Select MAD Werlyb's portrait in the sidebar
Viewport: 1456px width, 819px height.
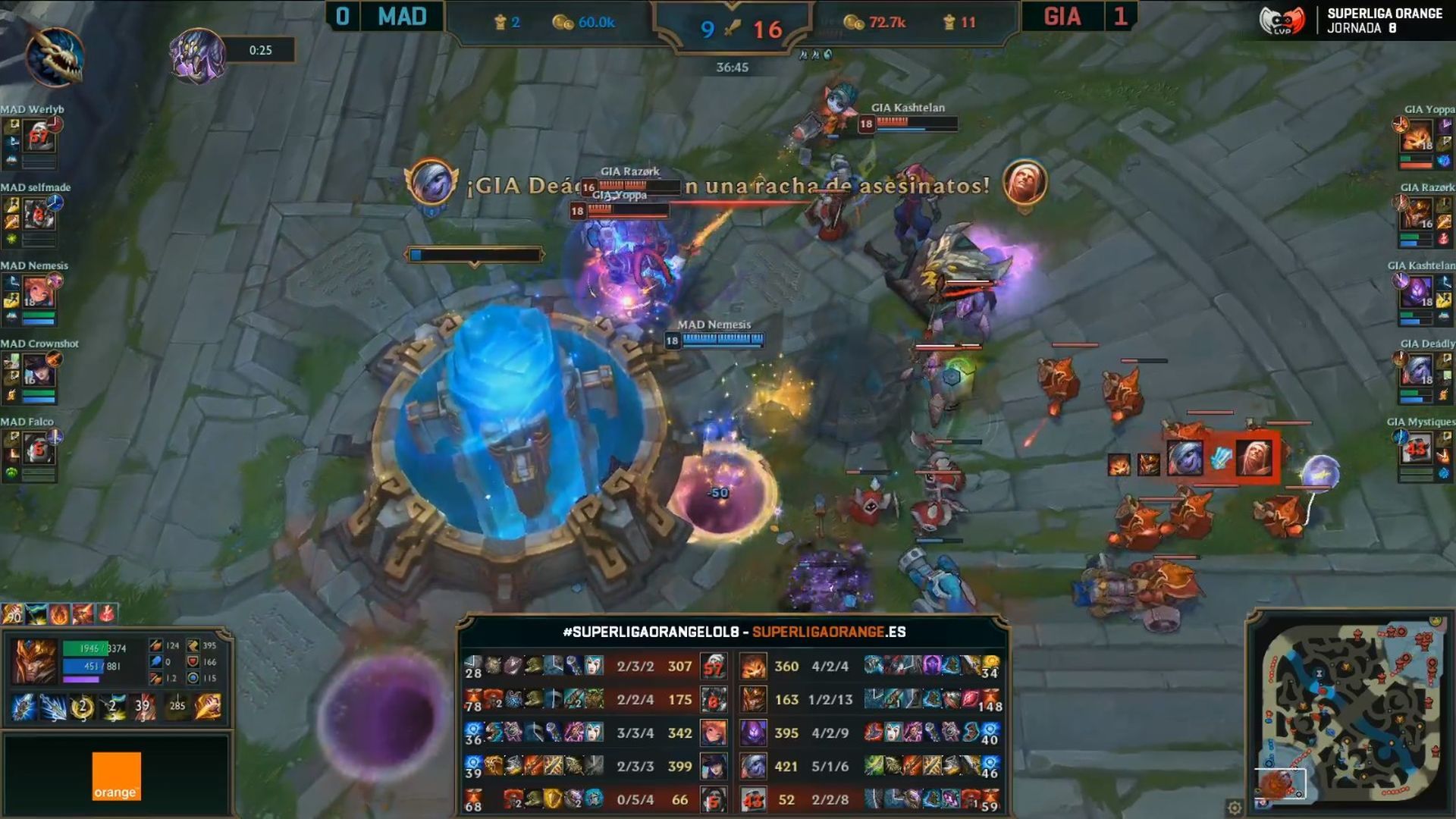39,138
